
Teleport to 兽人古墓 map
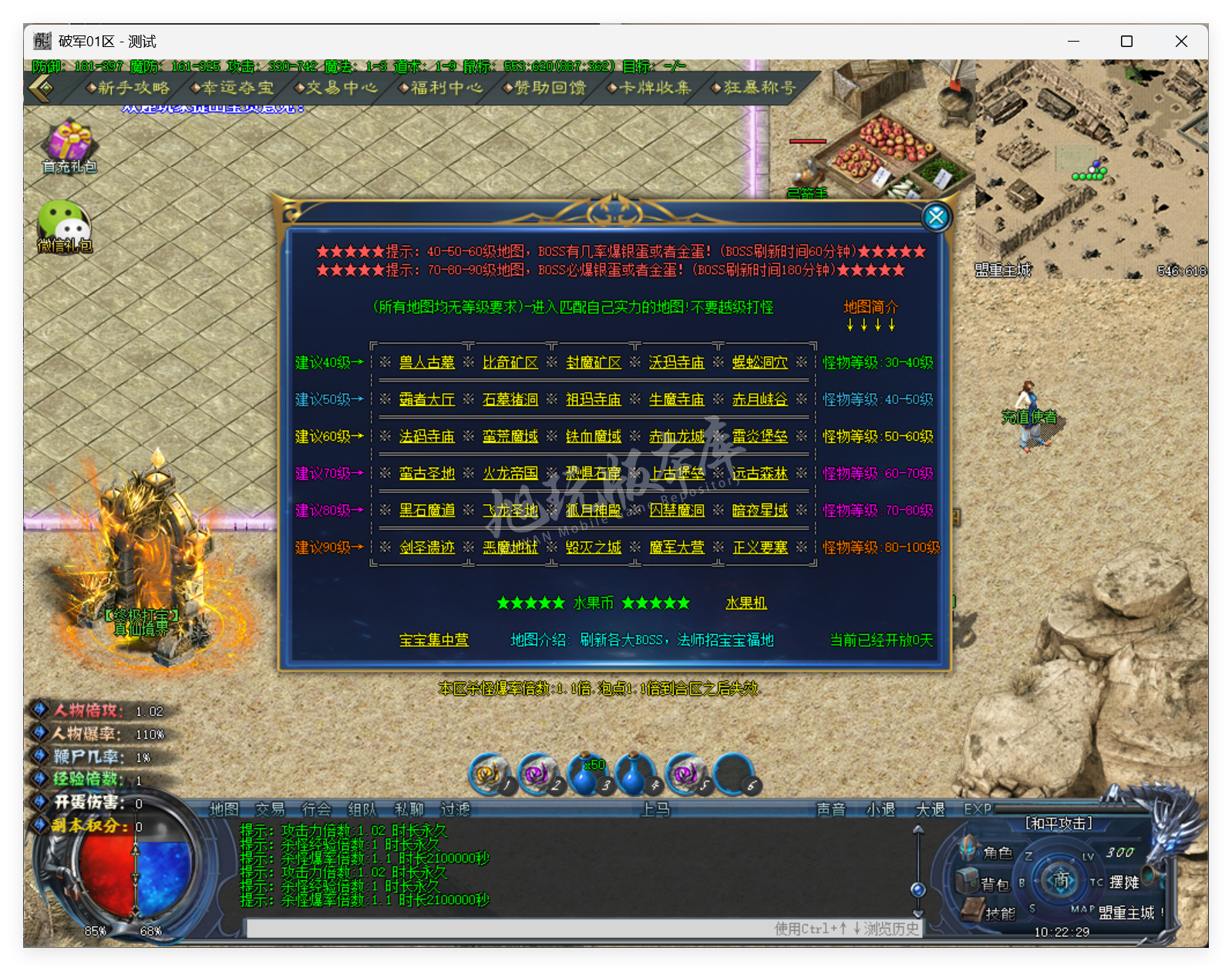427,362
